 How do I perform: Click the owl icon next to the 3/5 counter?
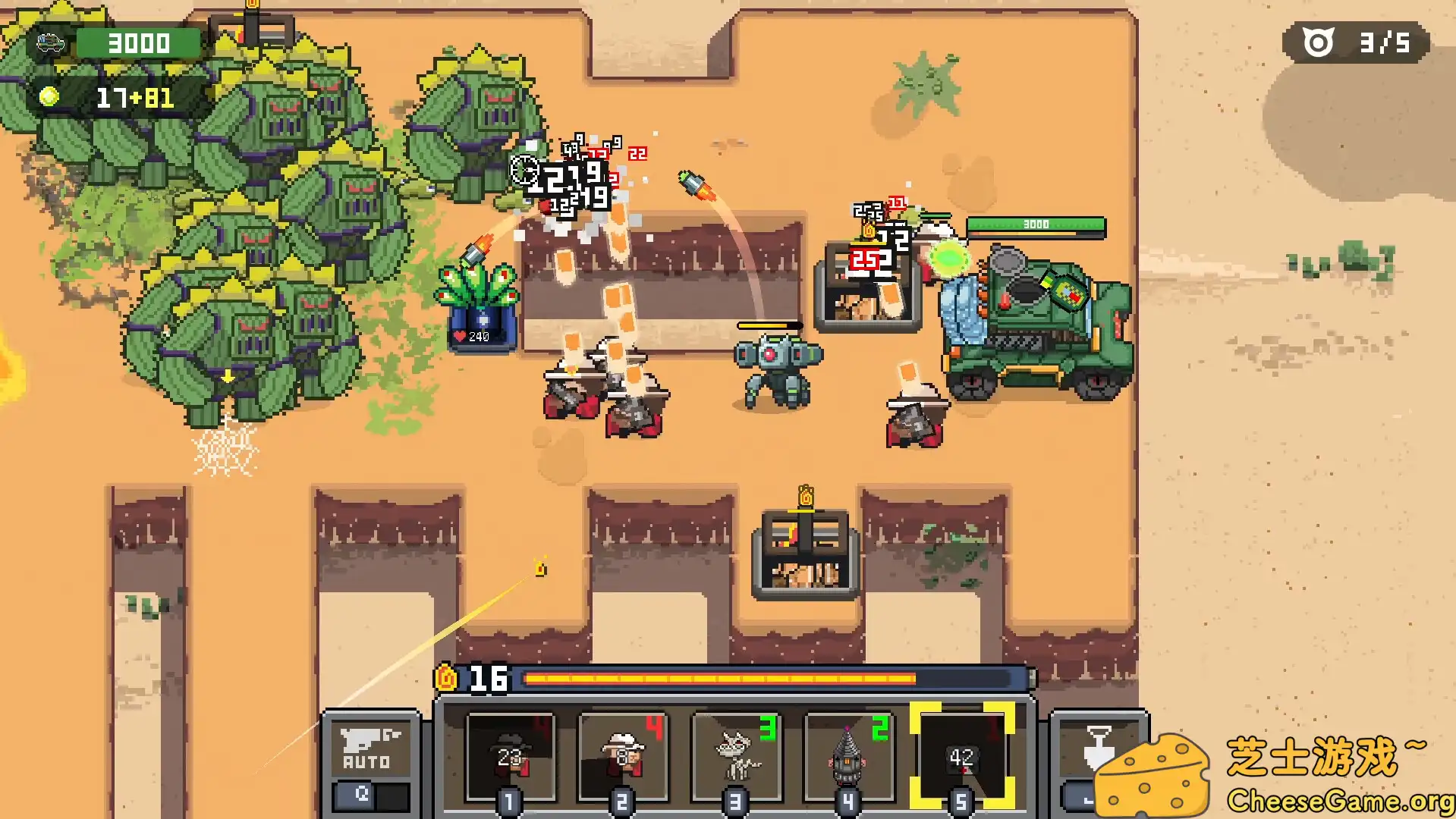coord(1318,42)
